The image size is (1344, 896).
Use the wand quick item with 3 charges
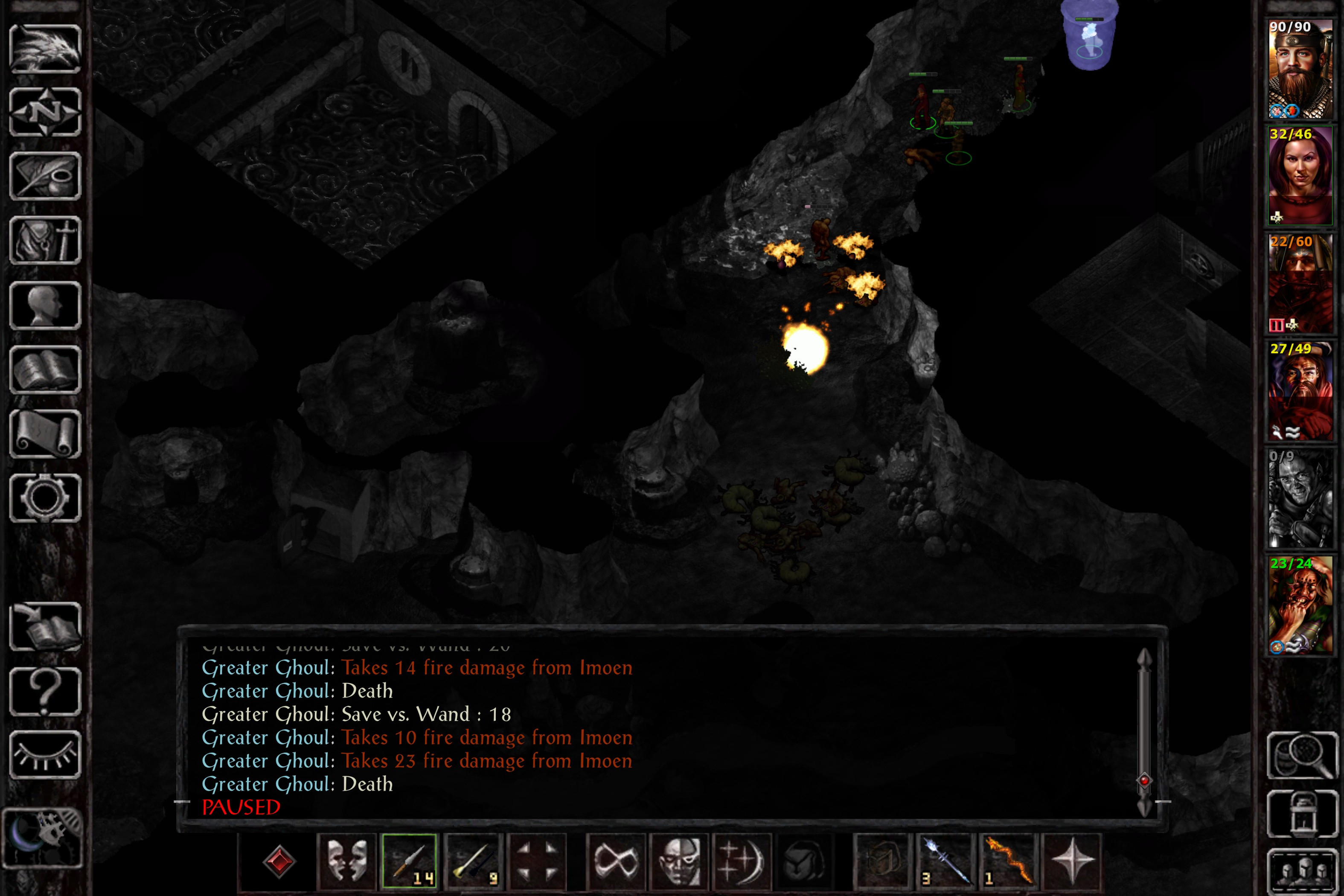coord(945,861)
